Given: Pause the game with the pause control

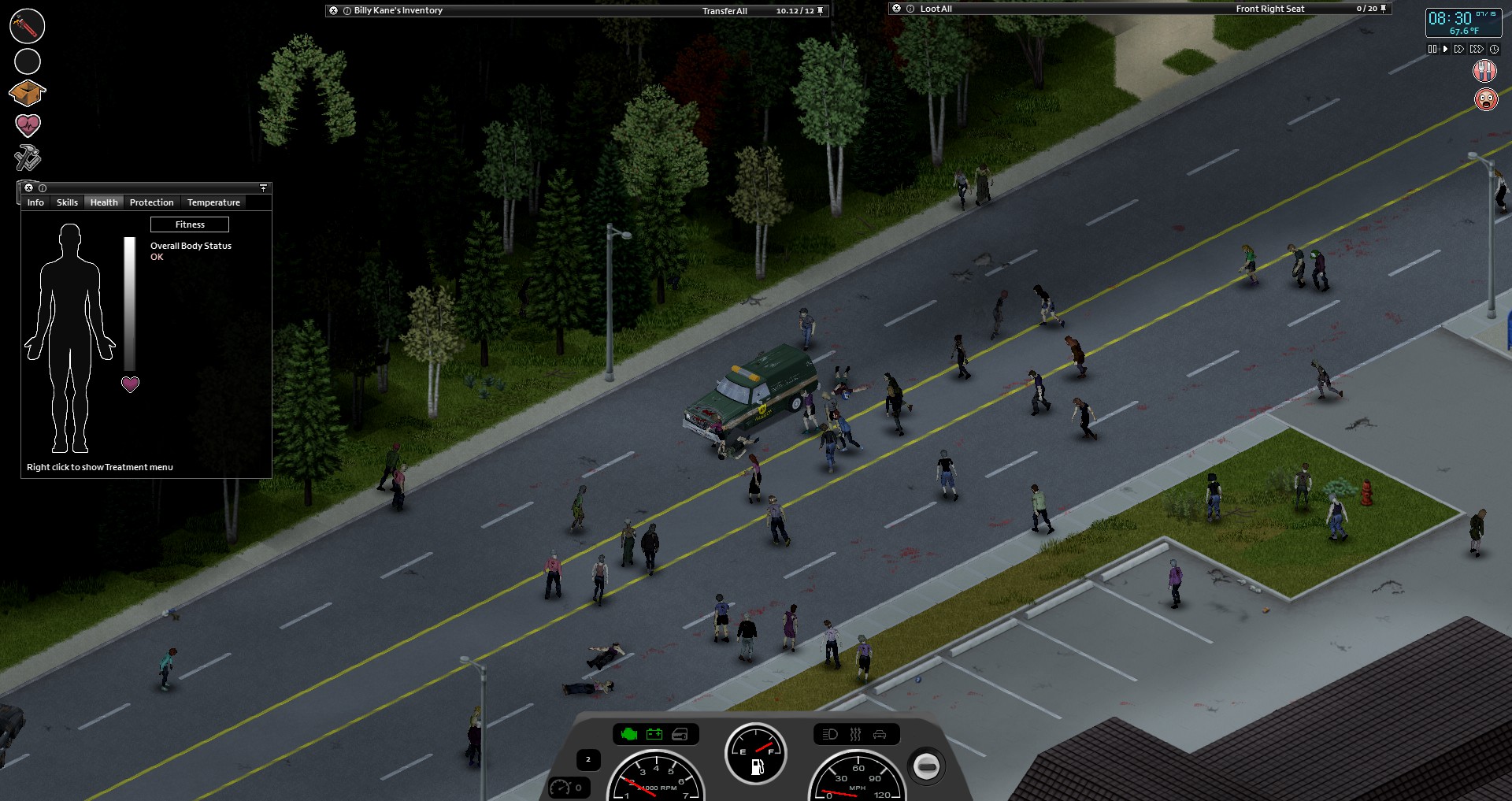Looking at the screenshot, I should [x=1431, y=48].
